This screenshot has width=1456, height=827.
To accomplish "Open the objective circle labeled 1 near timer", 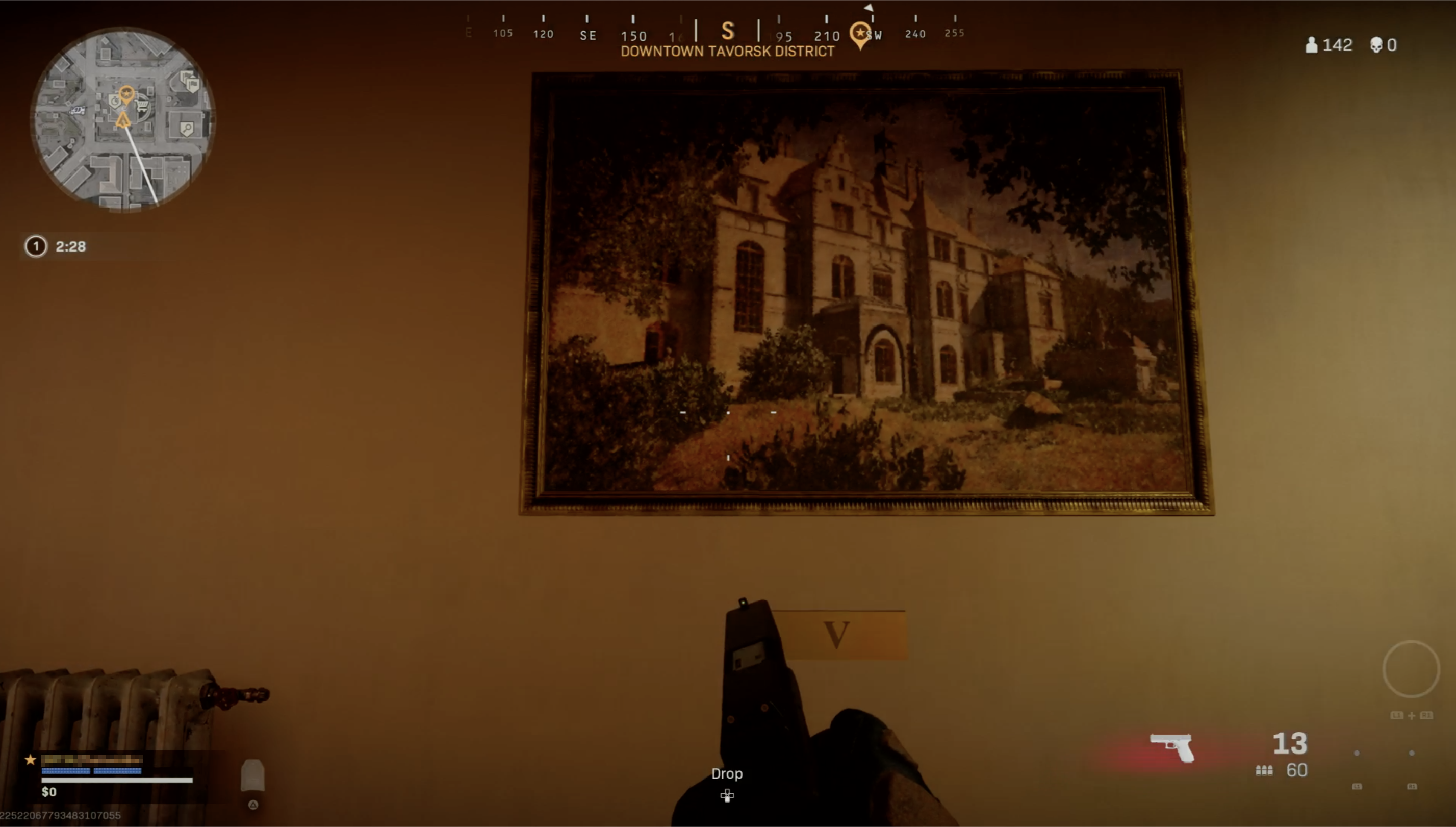I will click(x=35, y=246).
